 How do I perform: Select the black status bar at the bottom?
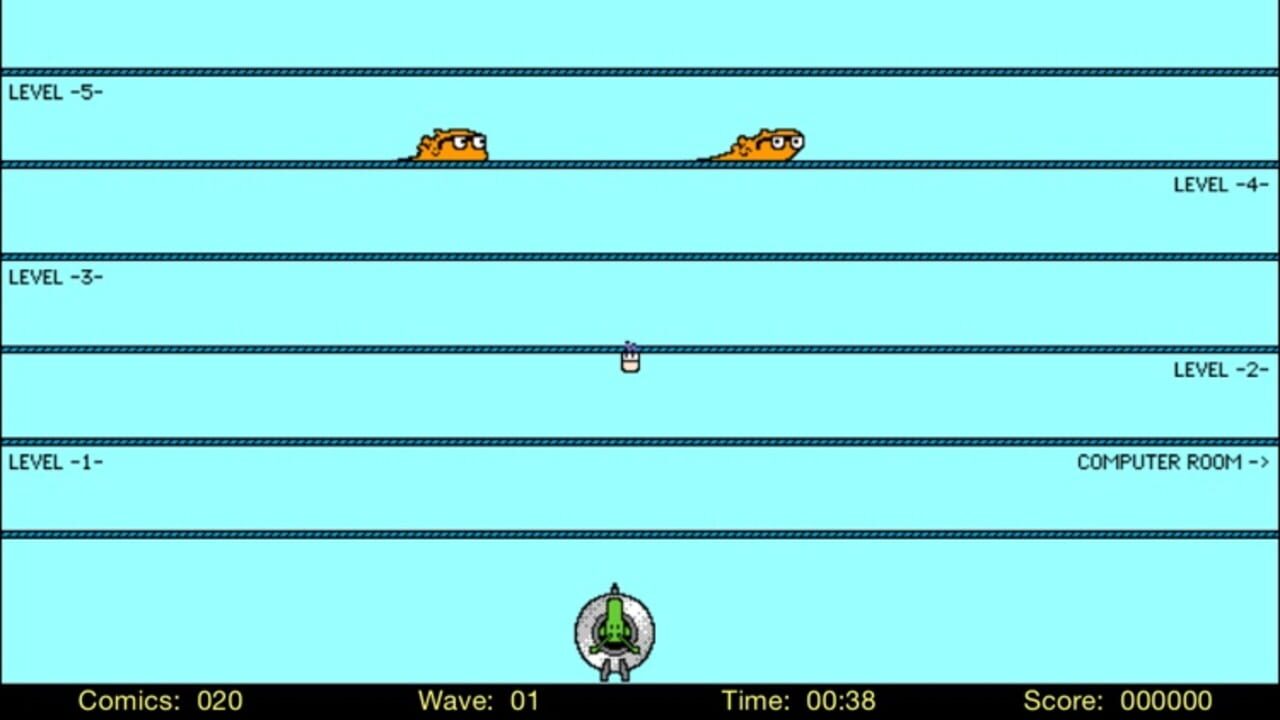coord(640,701)
